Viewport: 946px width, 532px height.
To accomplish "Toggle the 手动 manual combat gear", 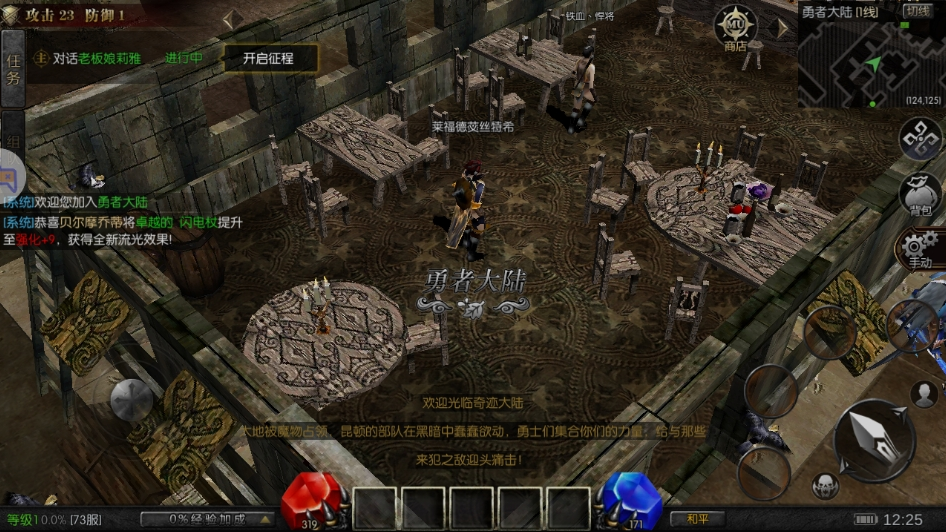I will (x=919, y=247).
